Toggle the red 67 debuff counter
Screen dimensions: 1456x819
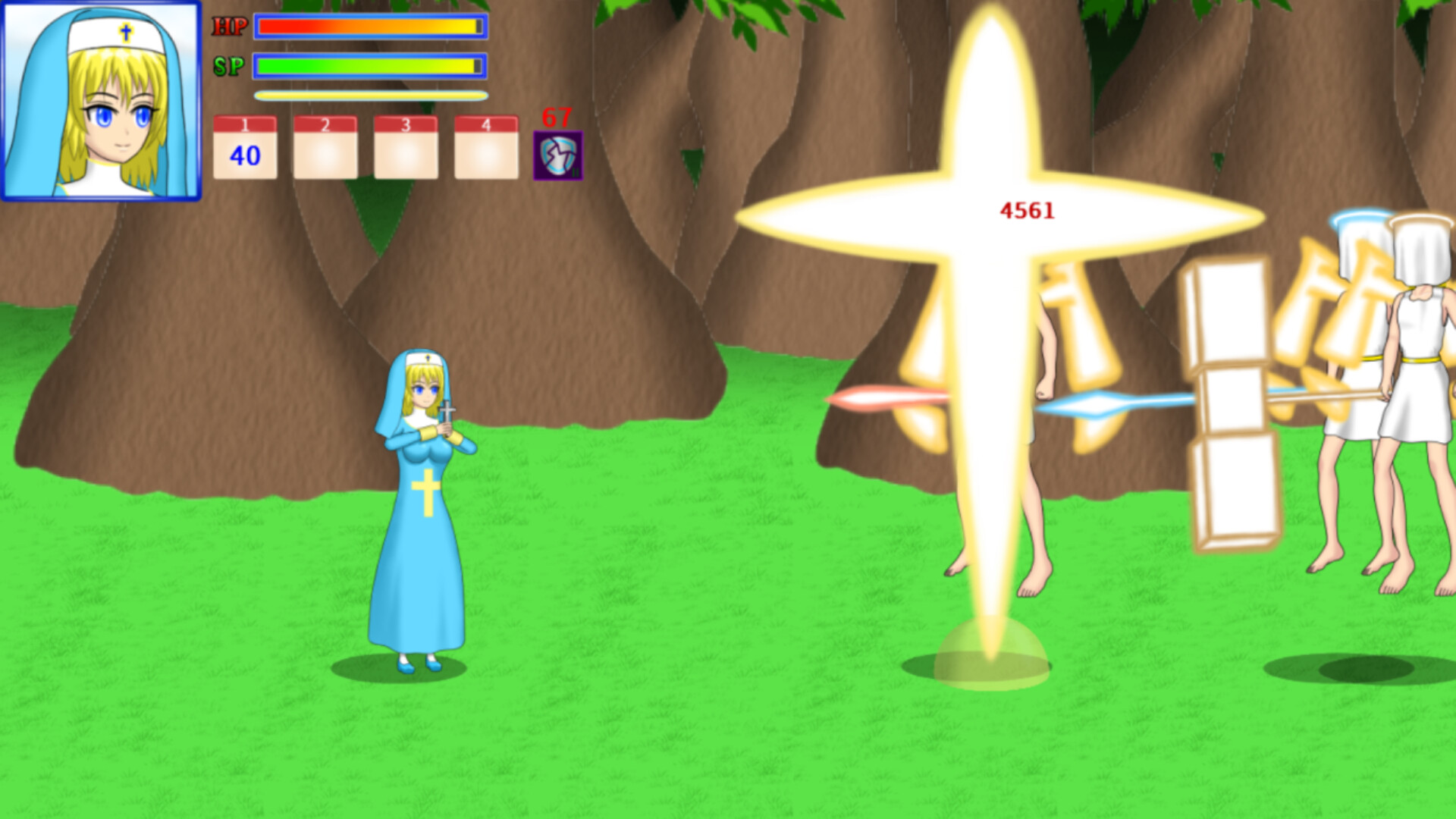tap(556, 118)
